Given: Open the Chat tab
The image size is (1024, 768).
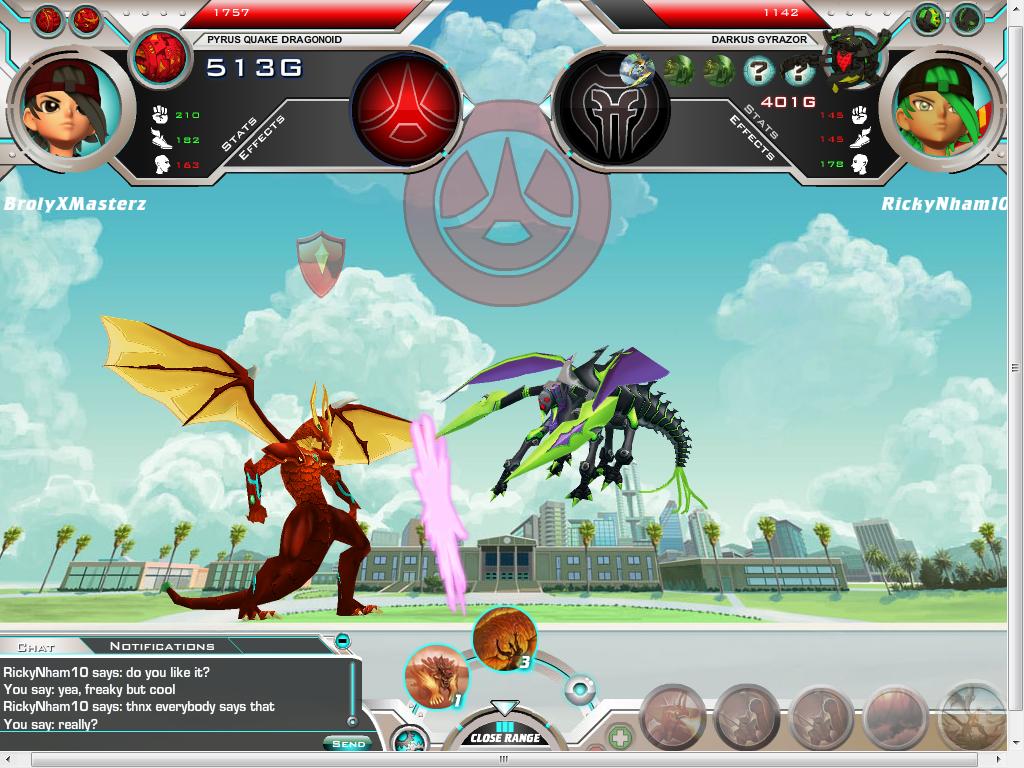Looking at the screenshot, I should (x=36, y=647).
